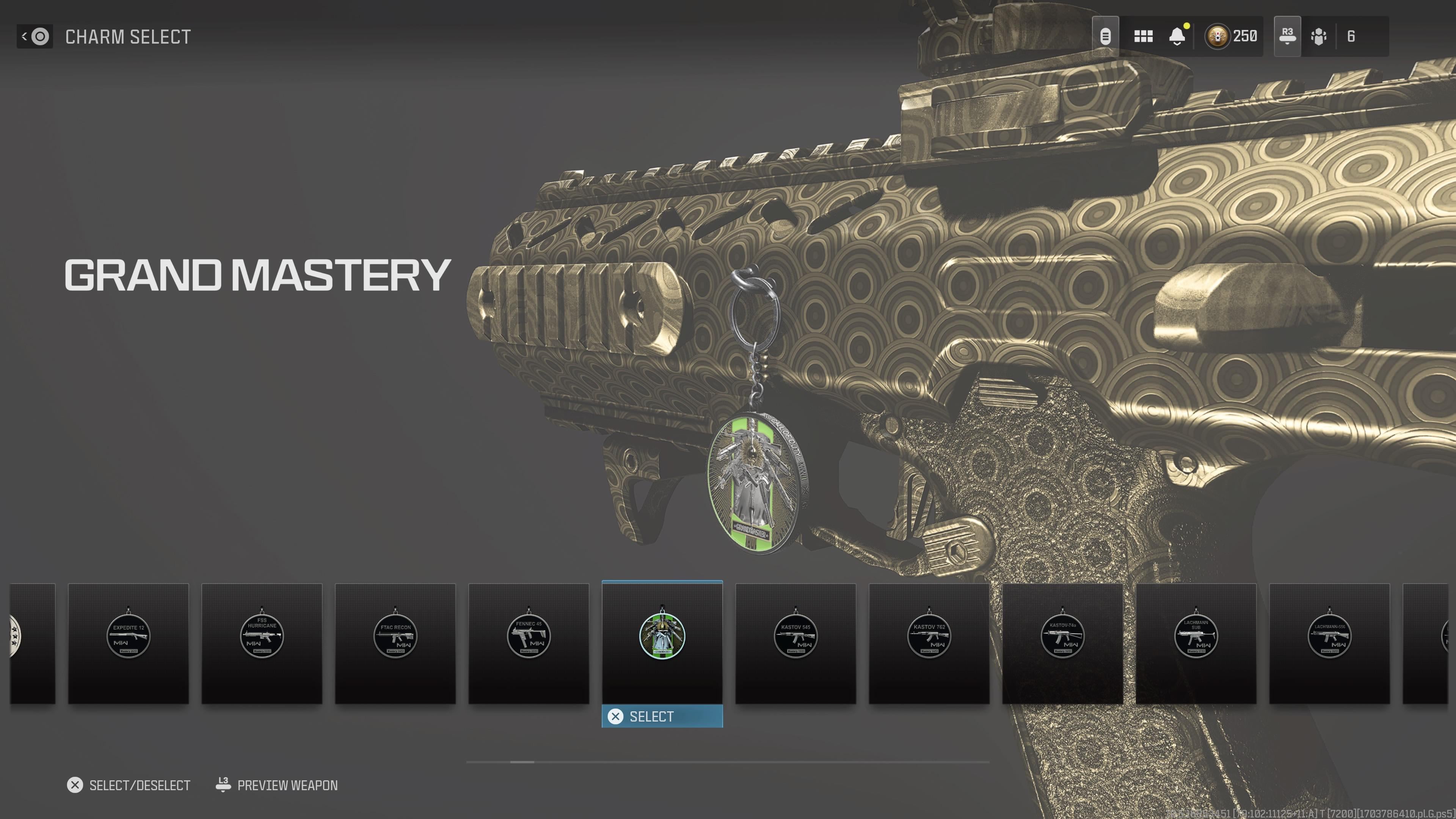Click the COD Points coin showing 250
This screenshot has height=819, width=1456.
pyautogui.click(x=1218, y=36)
